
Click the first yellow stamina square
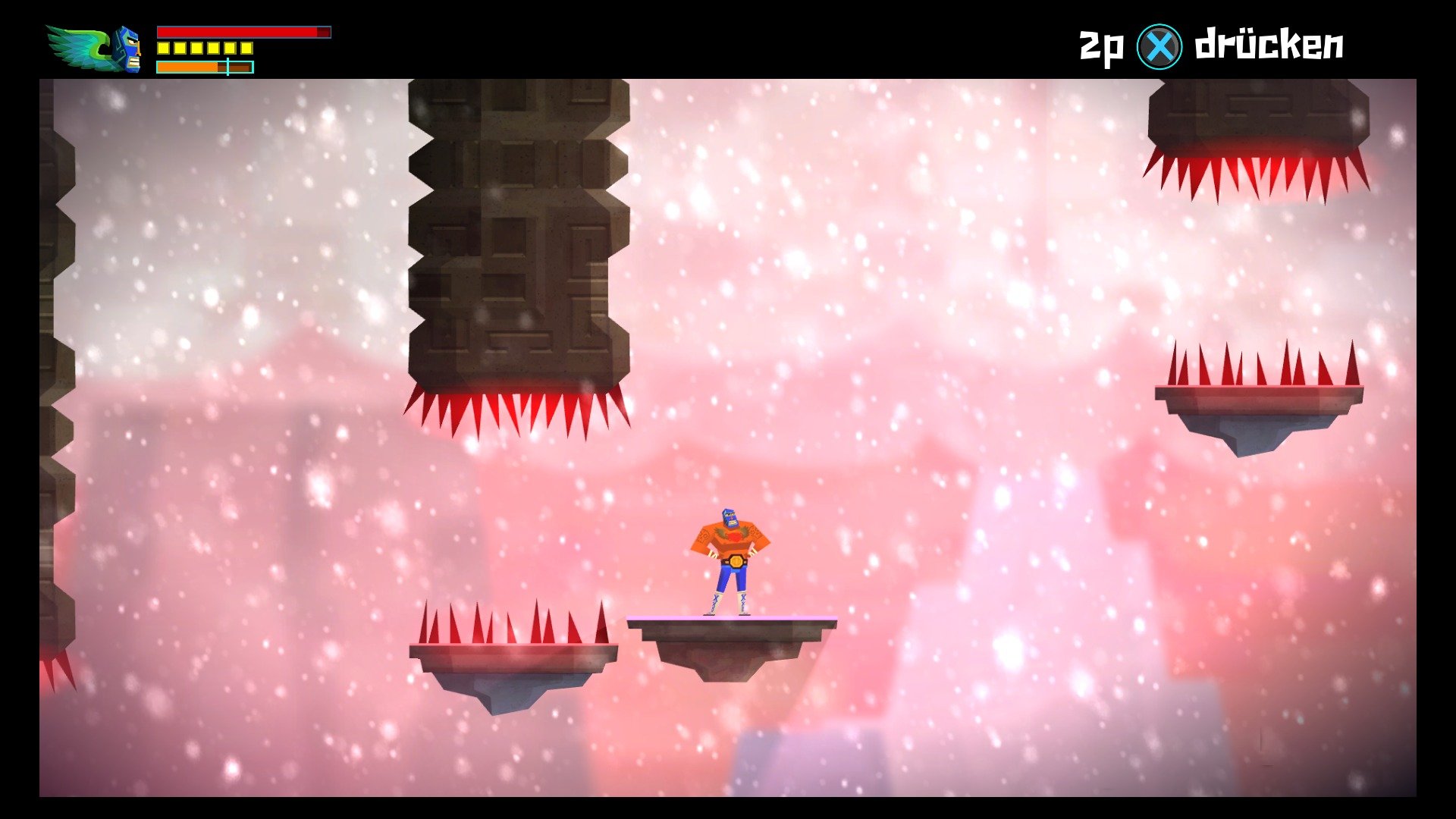point(163,48)
